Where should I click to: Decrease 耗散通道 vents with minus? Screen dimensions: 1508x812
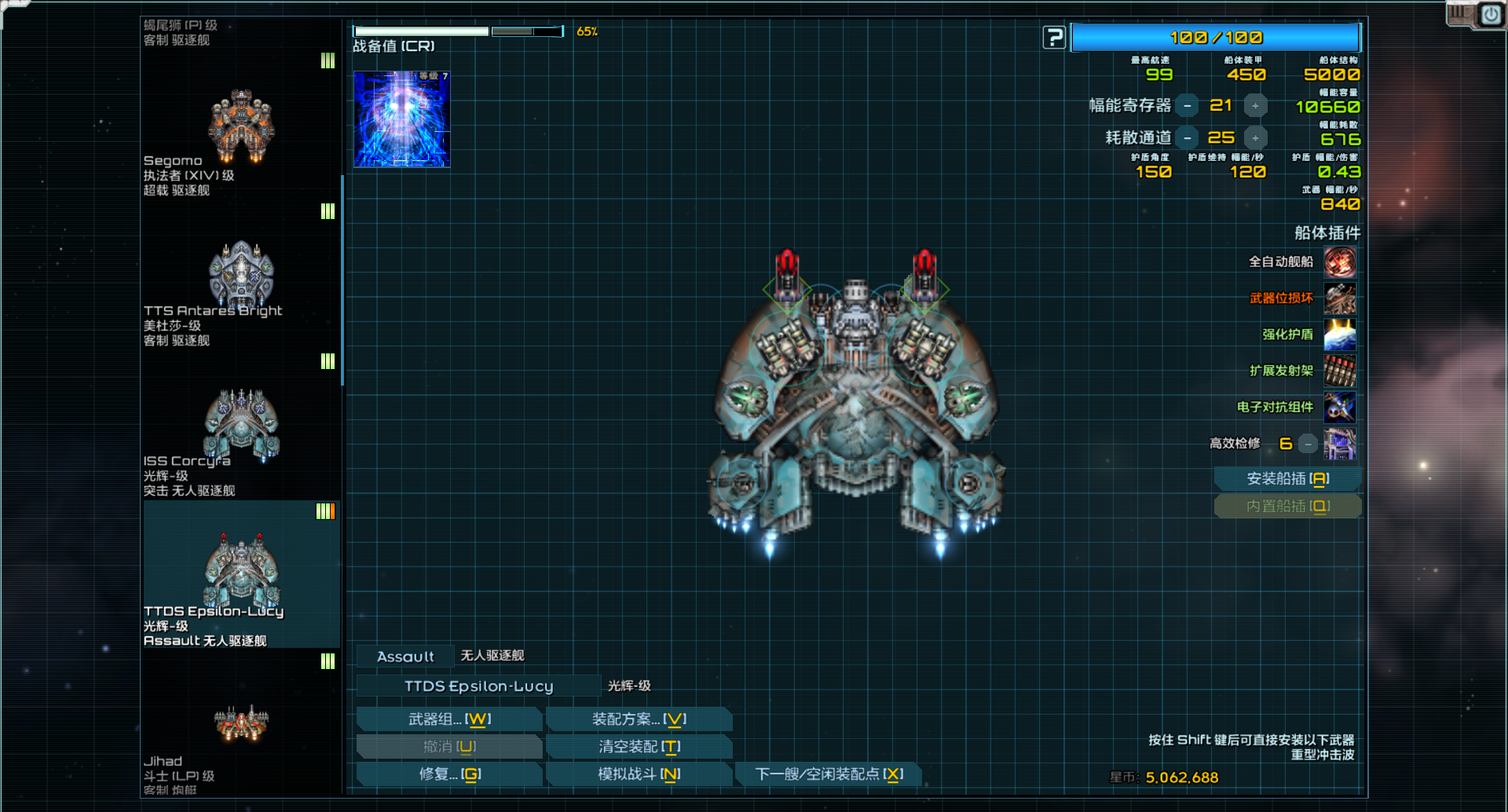1188,138
